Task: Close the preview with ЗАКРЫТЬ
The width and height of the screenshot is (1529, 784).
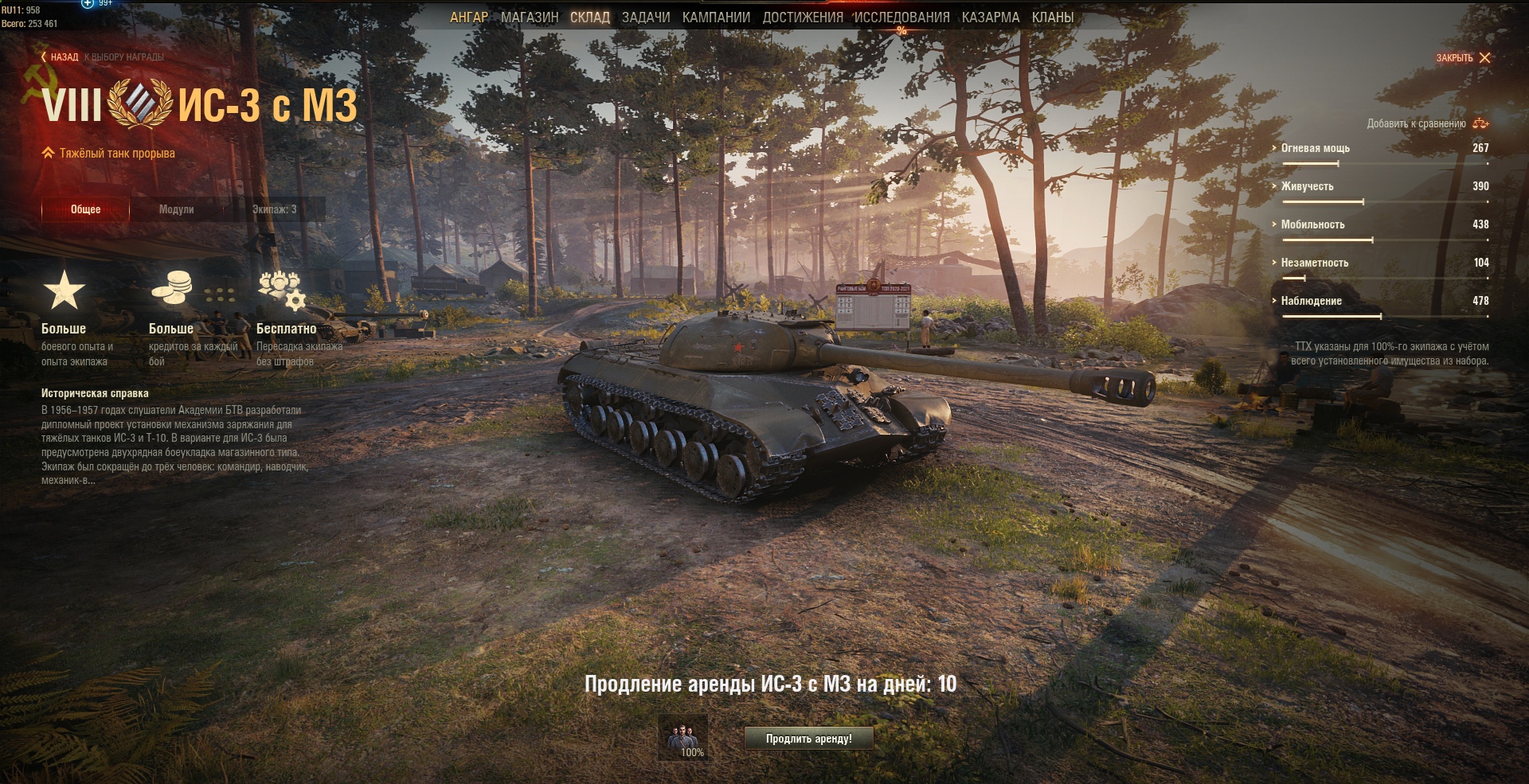Action: pos(1463,58)
